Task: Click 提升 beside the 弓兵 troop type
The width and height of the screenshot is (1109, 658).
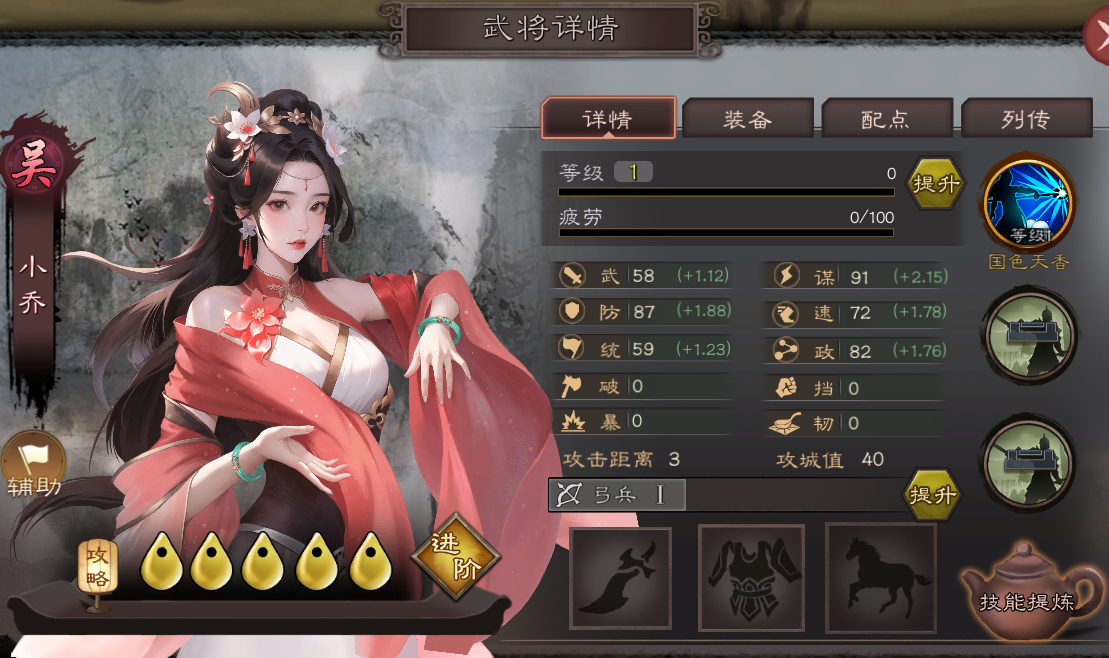Action: pyautogui.click(x=932, y=495)
